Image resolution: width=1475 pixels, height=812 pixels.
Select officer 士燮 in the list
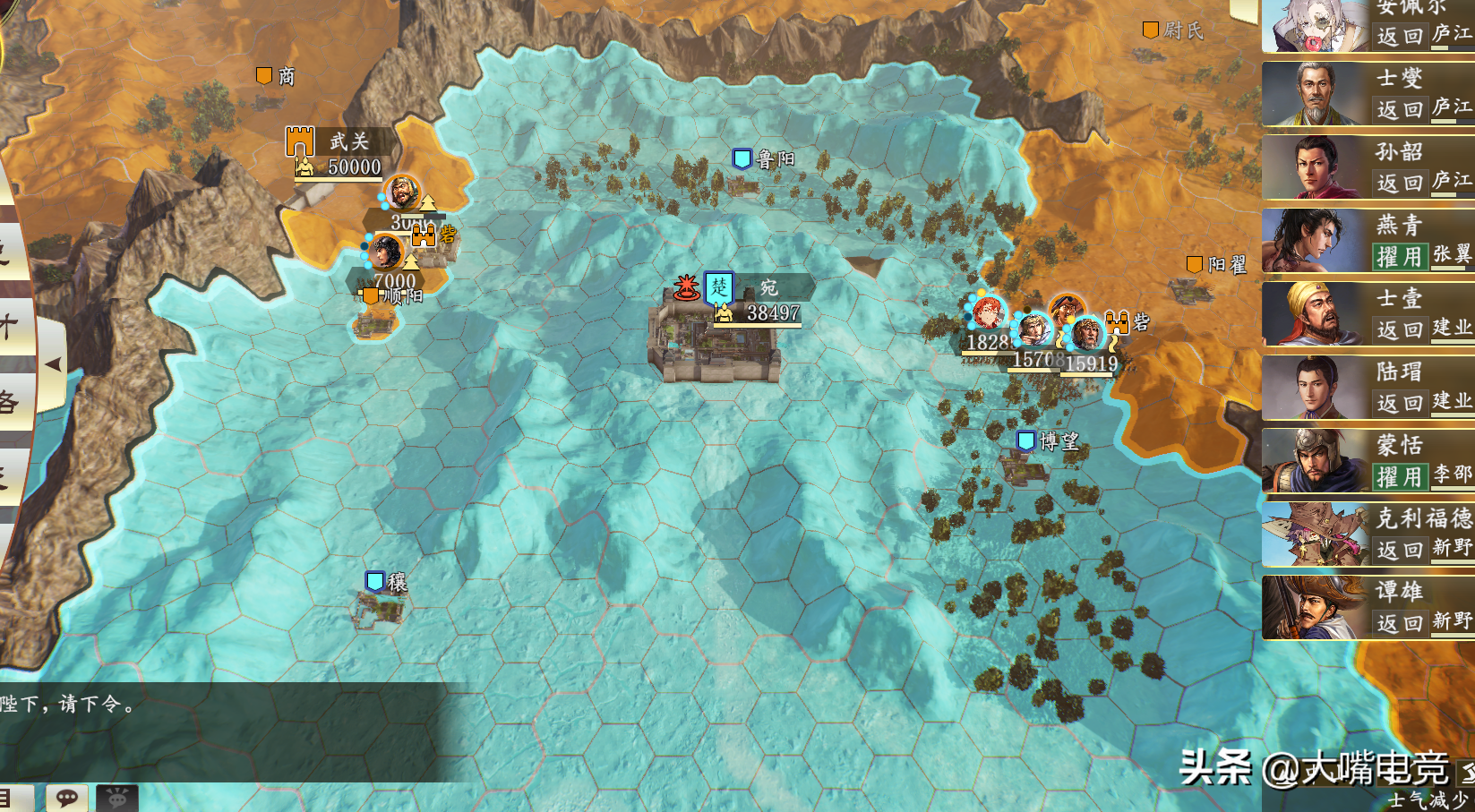(x=1368, y=94)
